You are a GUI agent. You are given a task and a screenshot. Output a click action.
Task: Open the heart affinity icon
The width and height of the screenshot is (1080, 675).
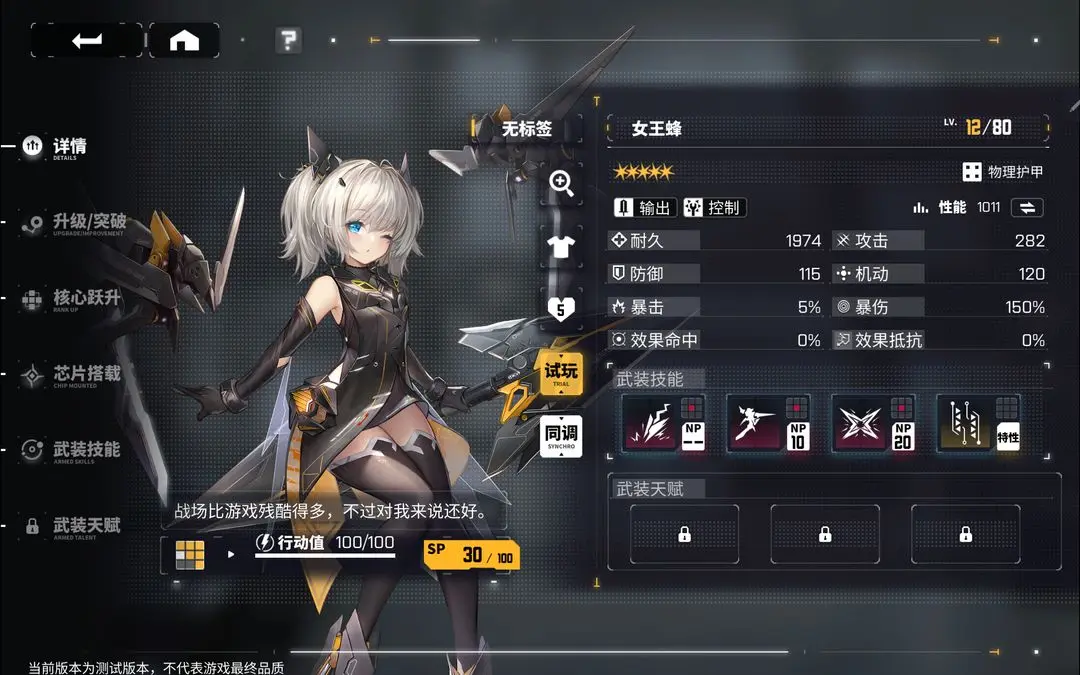(x=561, y=309)
